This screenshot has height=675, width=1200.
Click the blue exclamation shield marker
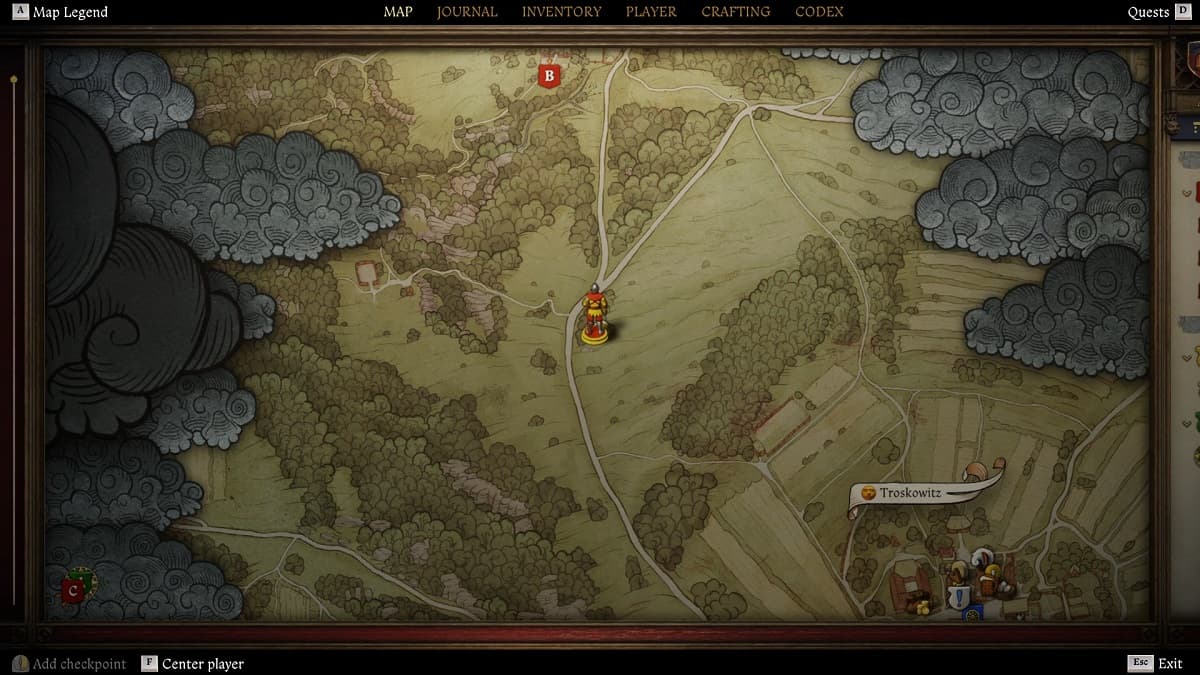coord(960,596)
